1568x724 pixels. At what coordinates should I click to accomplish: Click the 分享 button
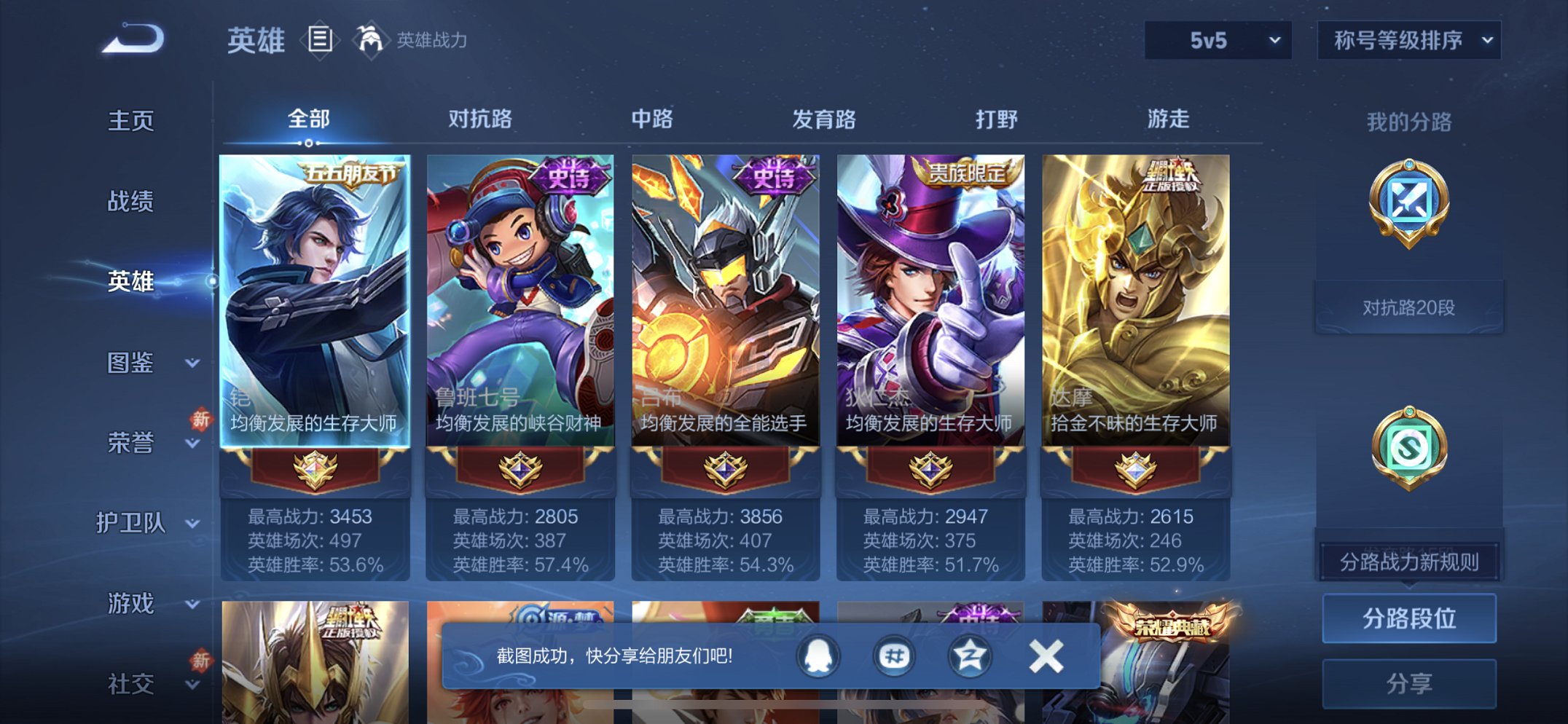[1410, 682]
